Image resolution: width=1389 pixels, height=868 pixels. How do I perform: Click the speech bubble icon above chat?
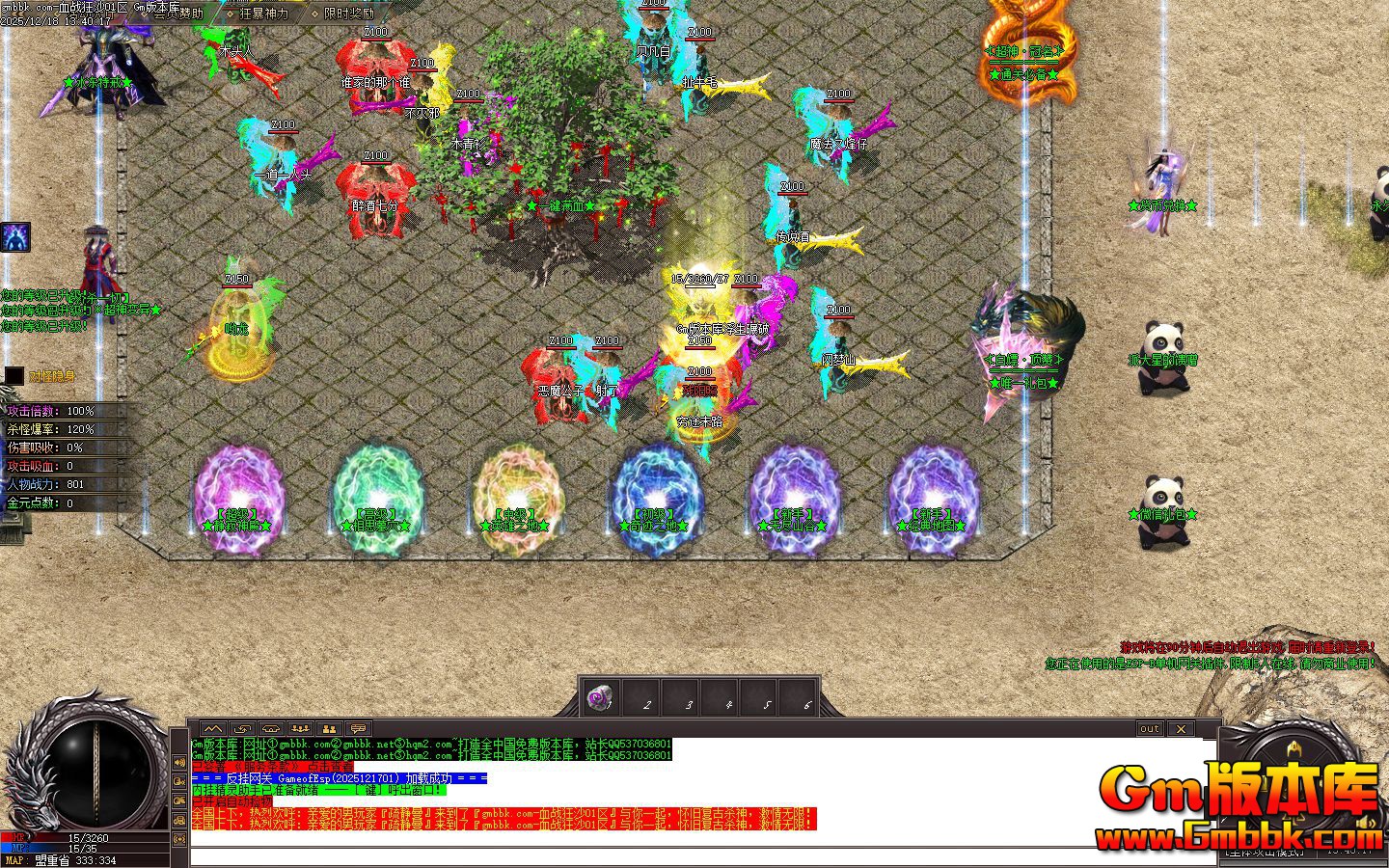(358, 729)
